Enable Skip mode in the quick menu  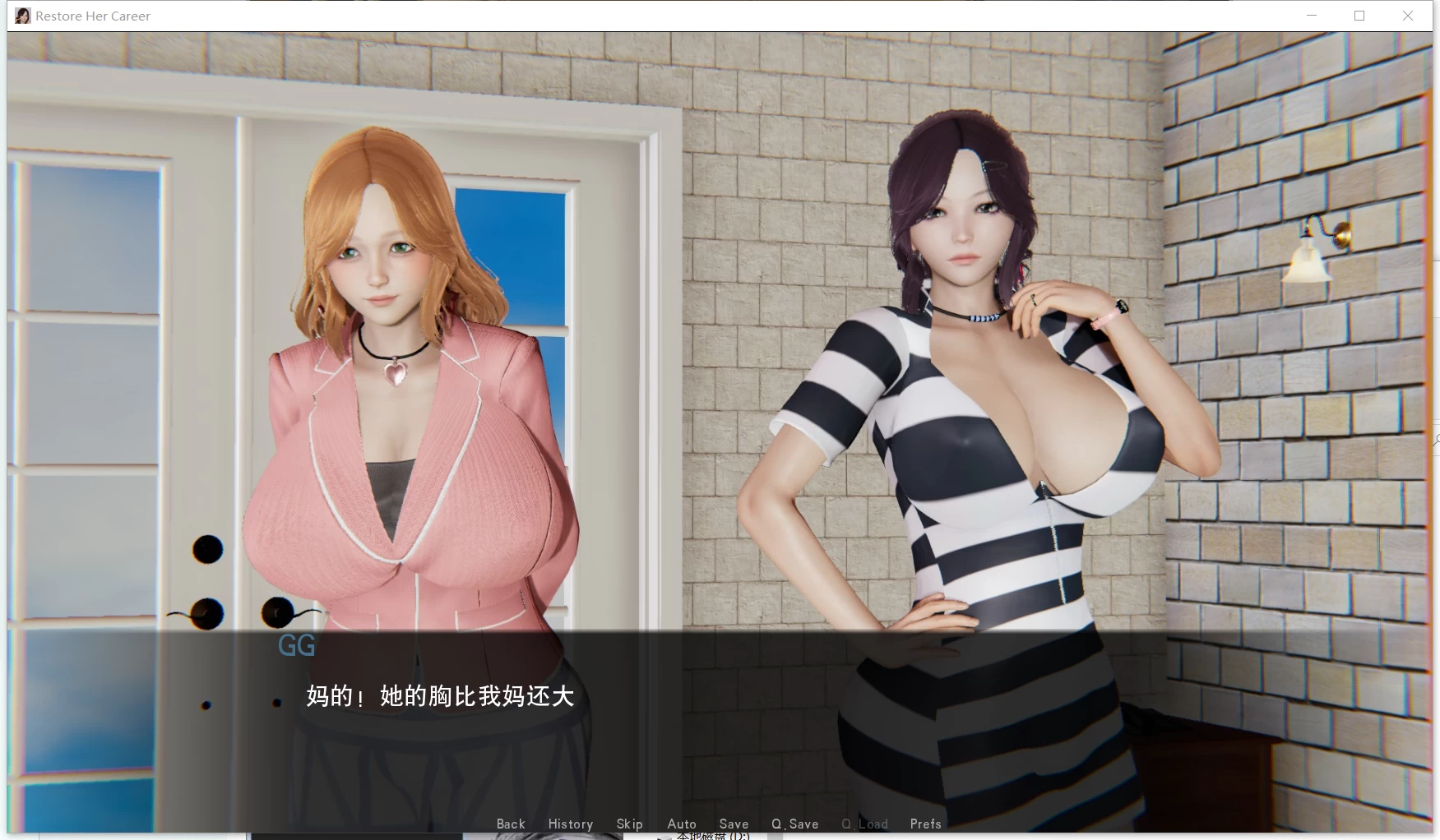(x=630, y=824)
